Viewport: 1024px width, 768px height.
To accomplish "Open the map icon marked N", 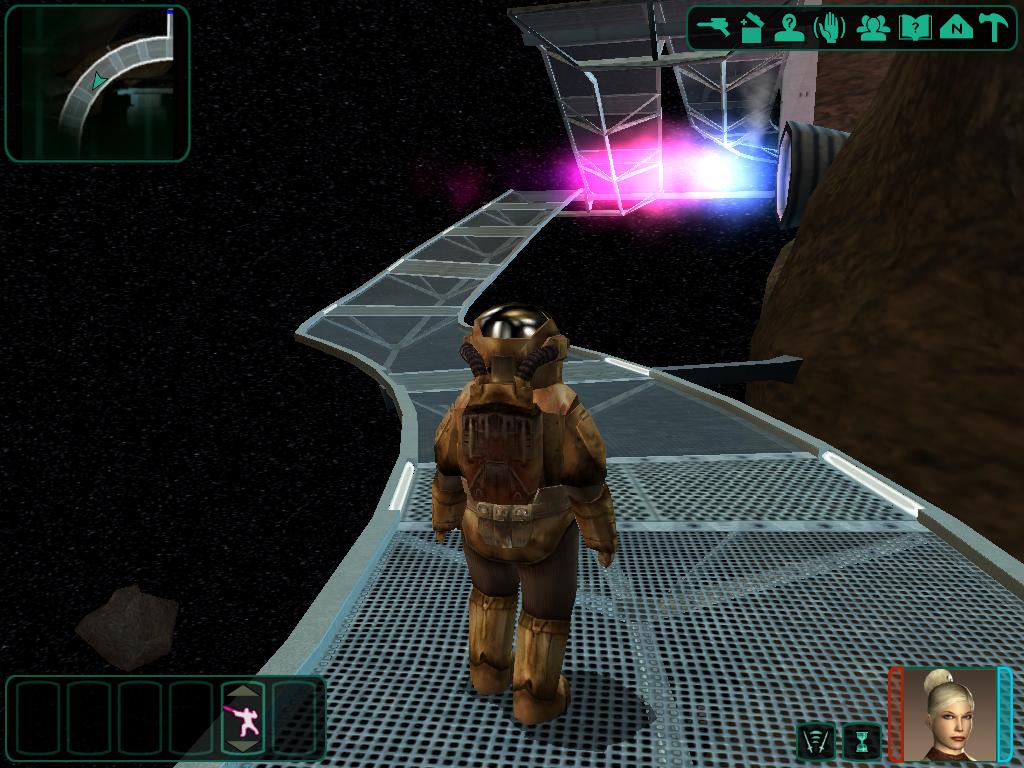I will (956, 27).
